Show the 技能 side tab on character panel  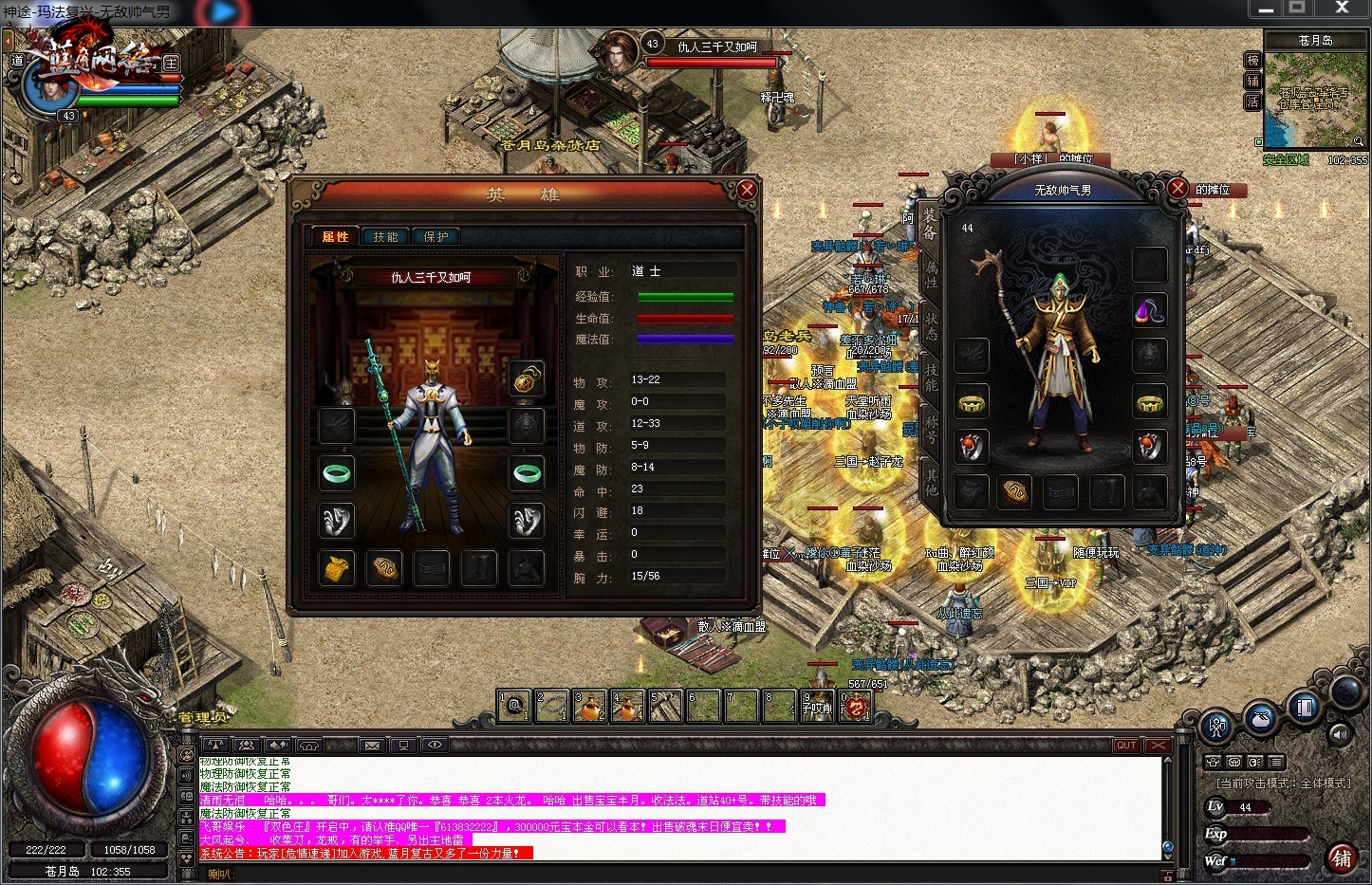point(931,378)
